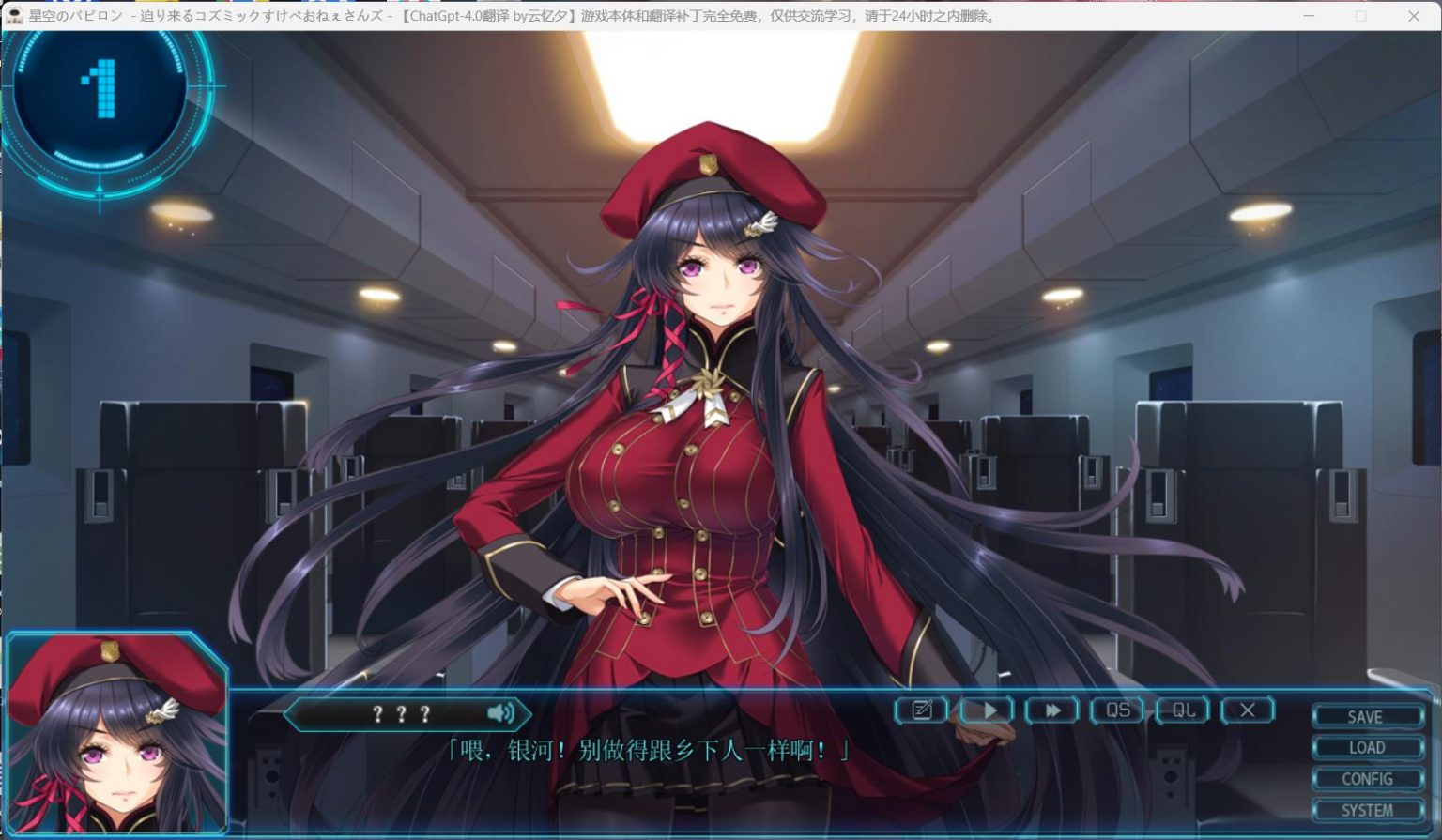Open the CONFIG settings
The image size is (1442, 840).
1367,778
